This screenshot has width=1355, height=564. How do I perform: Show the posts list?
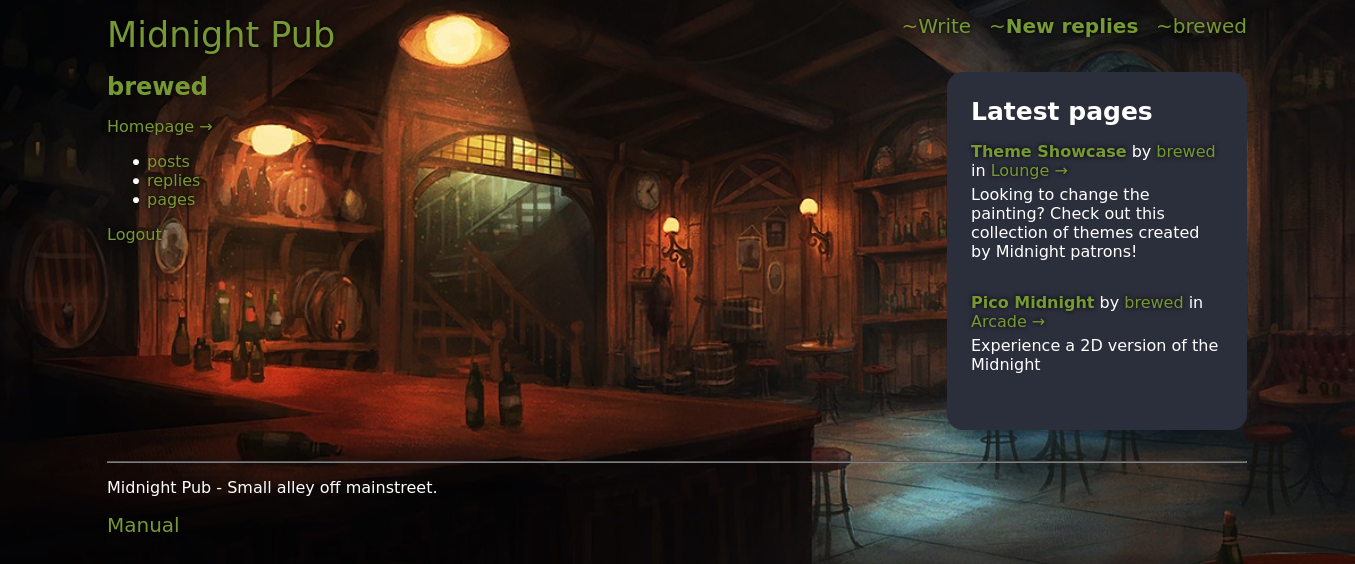coord(168,161)
